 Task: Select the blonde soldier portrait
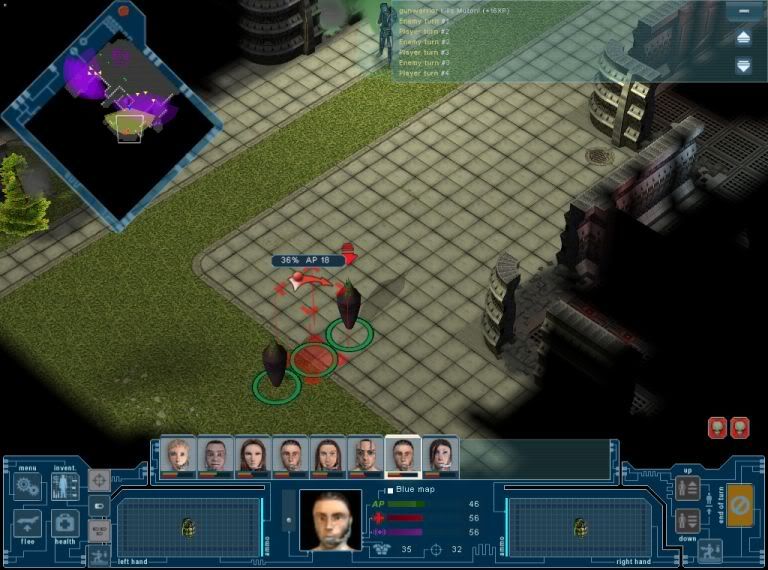click(178, 456)
